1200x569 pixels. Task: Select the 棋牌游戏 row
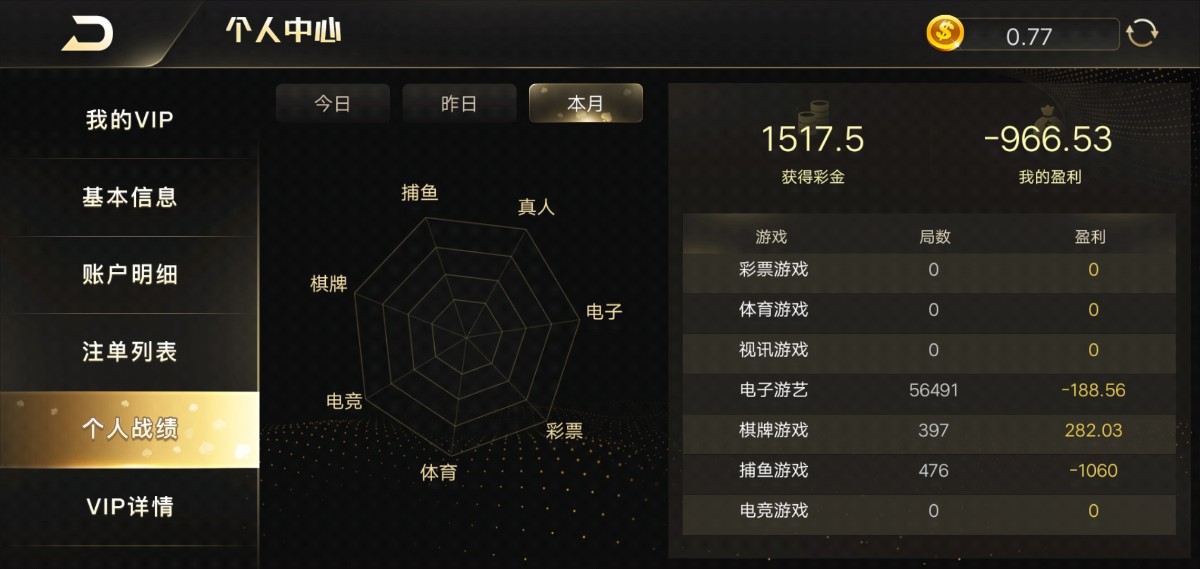(929, 430)
